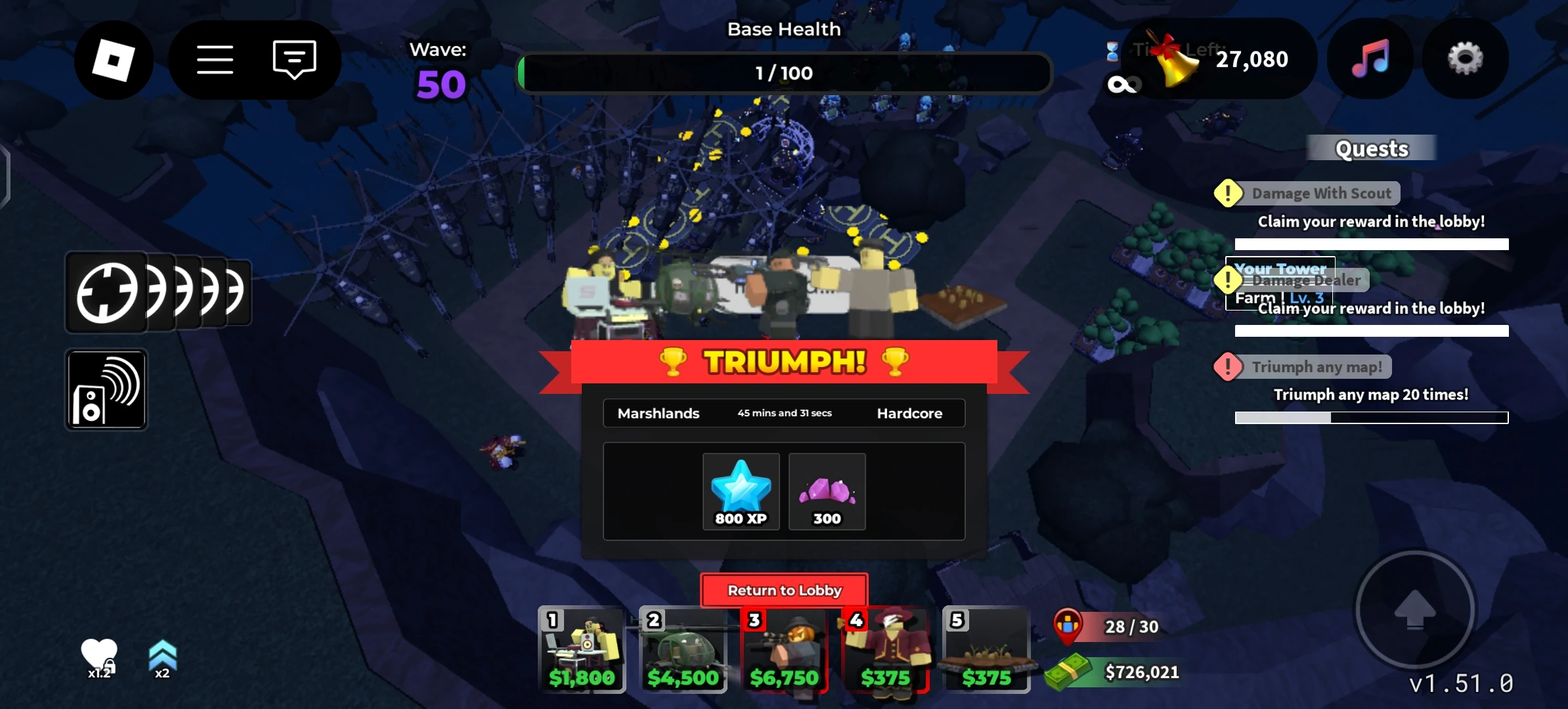The width and height of the screenshot is (1568, 709).
Task: Open the chat window
Action: pyautogui.click(x=294, y=59)
